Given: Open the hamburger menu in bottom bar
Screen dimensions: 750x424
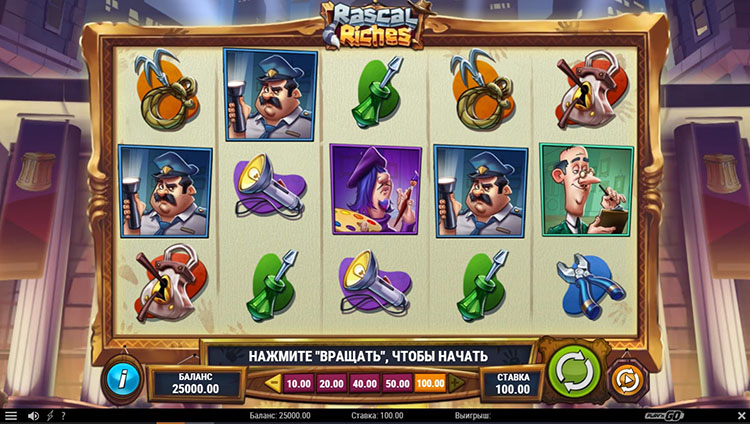Looking at the screenshot, I should [x=11, y=415].
